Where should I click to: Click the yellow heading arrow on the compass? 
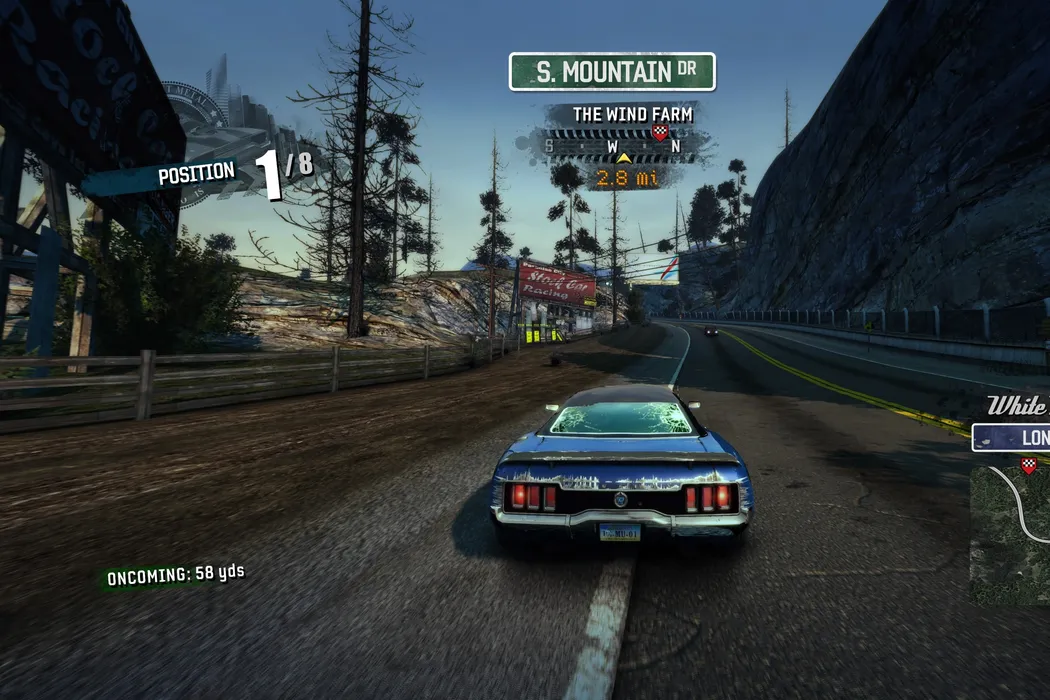tap(624, 157)
